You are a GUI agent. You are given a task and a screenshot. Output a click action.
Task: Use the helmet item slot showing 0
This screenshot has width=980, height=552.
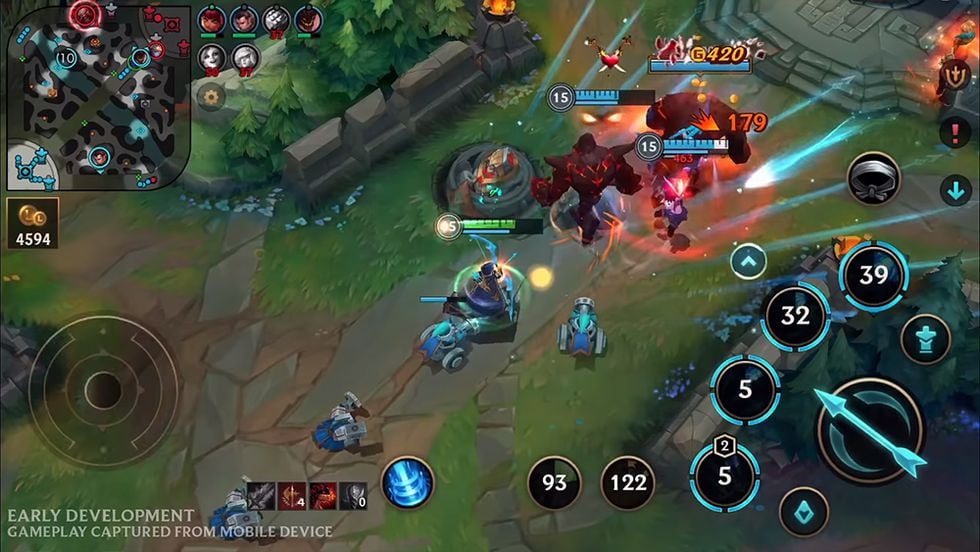[x=353, y=495]
